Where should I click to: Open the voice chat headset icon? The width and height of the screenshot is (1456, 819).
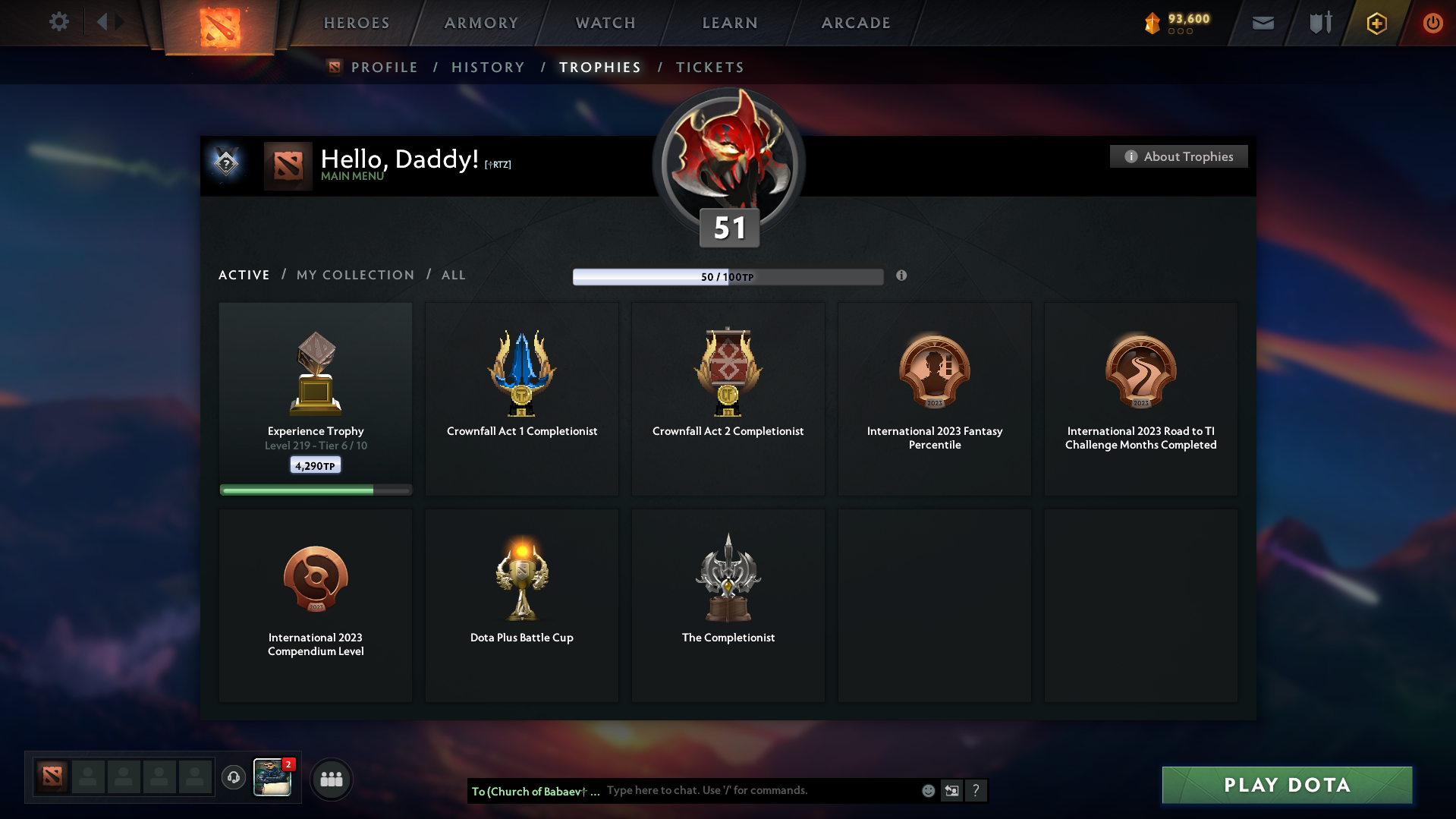[234, 778]
